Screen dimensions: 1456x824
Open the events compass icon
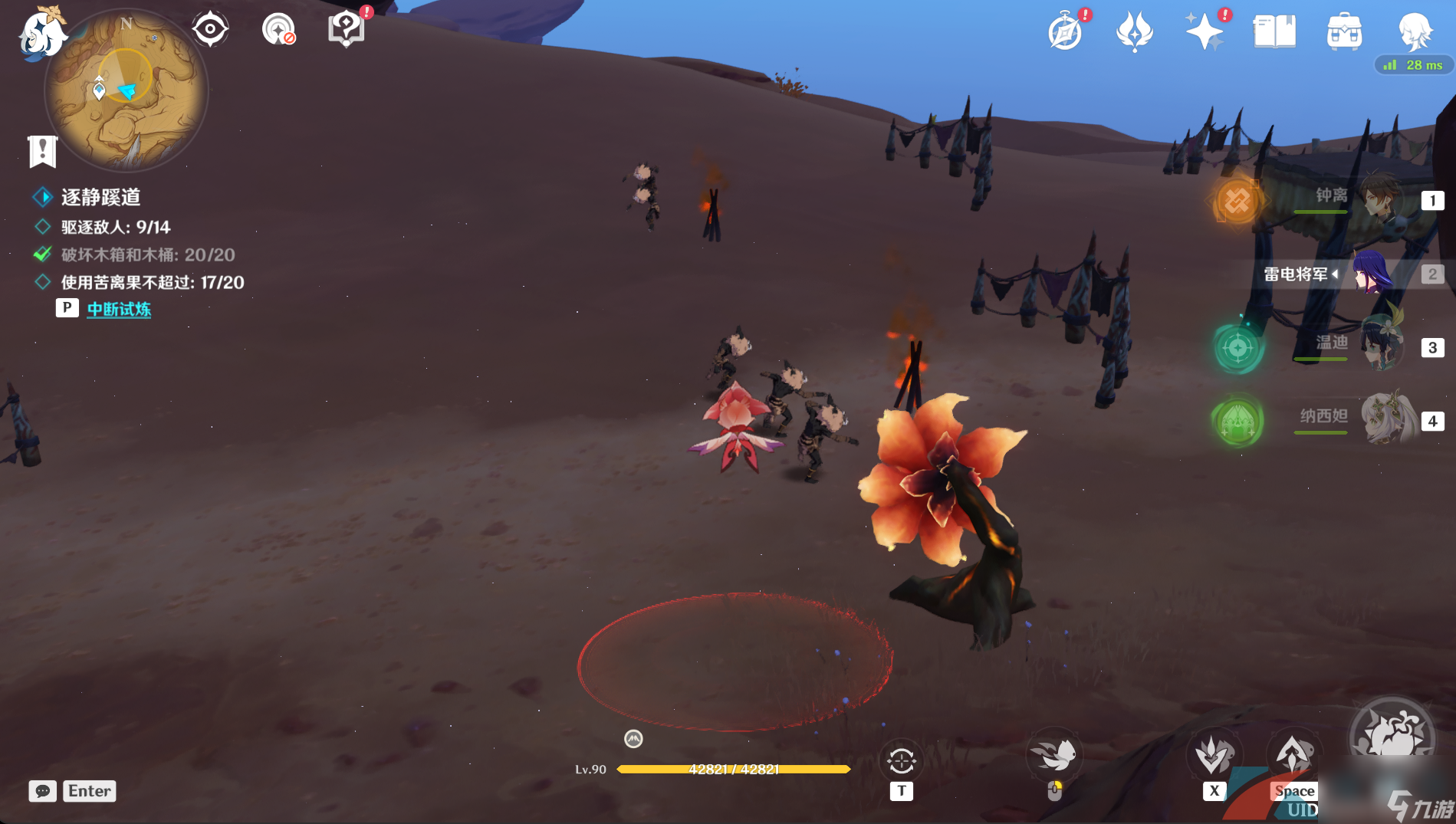(x=1065, y=32)
